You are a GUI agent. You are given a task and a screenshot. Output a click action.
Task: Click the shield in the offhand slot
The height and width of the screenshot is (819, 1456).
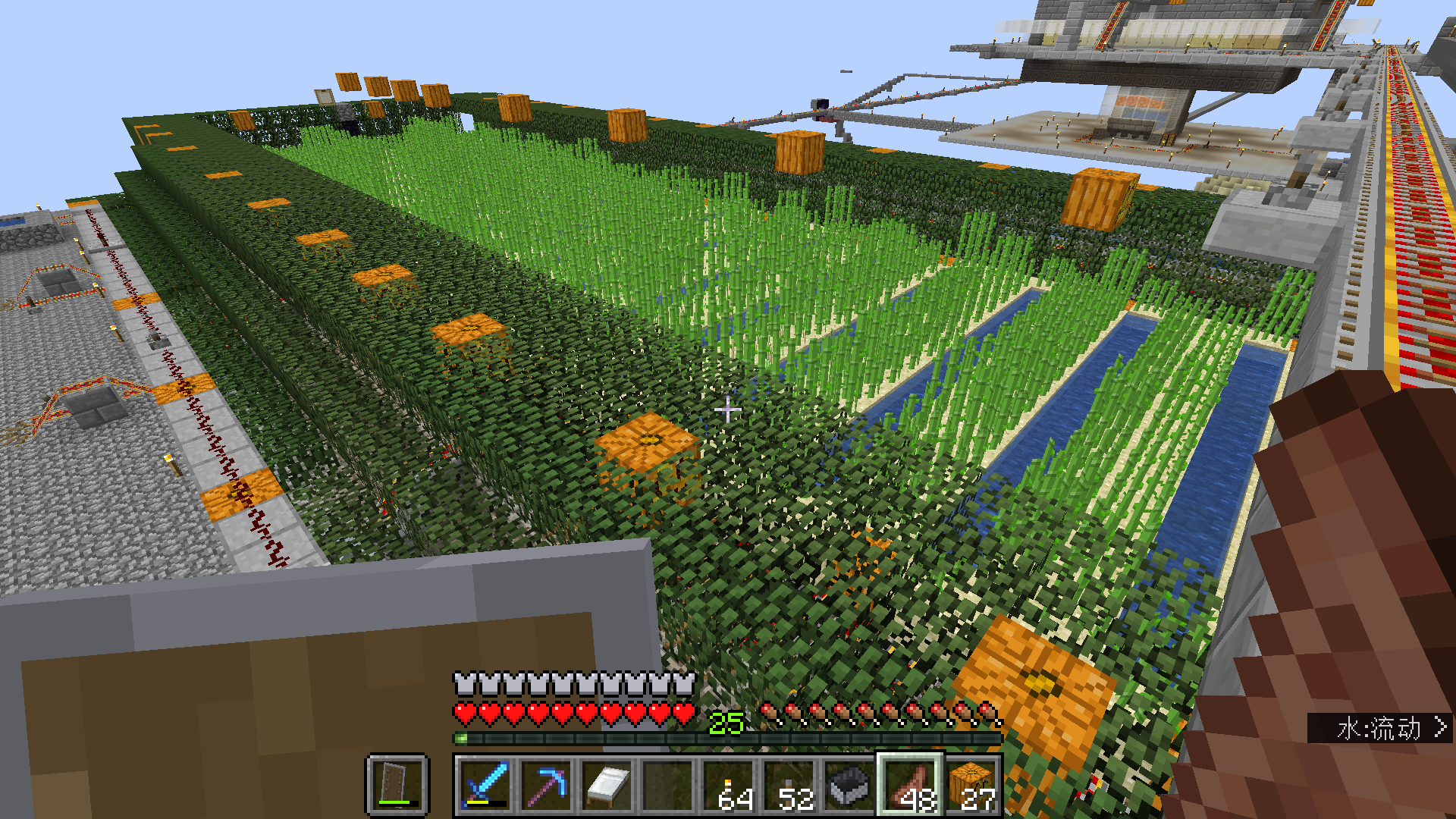(397, 784)
